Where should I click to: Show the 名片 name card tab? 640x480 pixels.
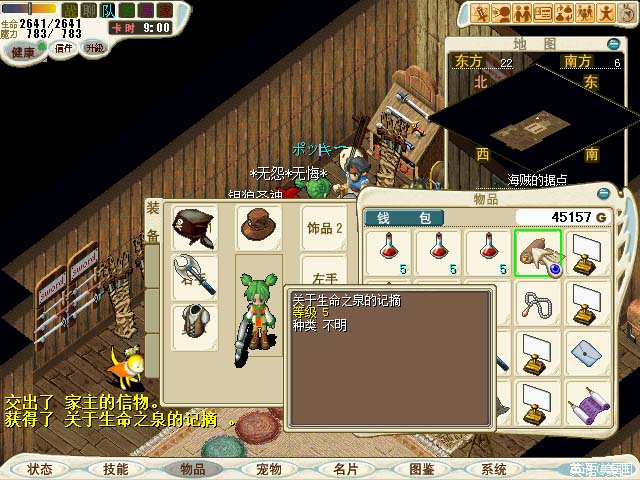(x=345, y=468)
